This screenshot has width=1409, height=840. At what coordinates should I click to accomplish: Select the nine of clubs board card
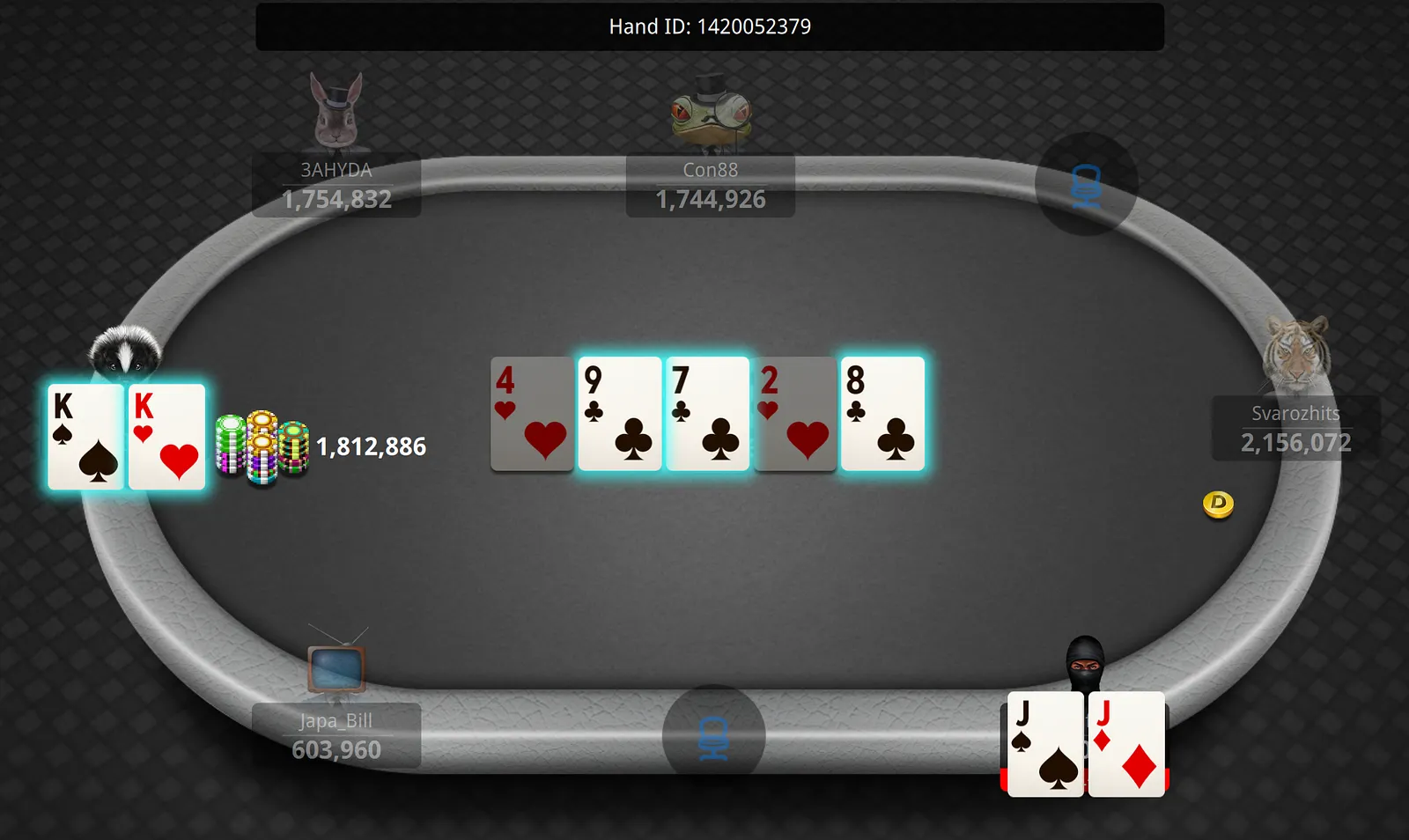coord(620,414)
